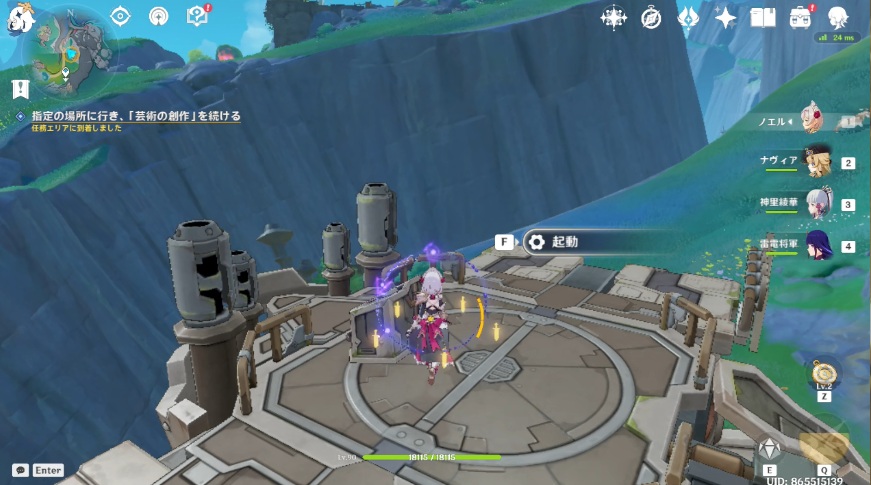Image resolution: width=871 pixels, height=485 pixels.
Task: Open the battle pass winged icon
Action: point(688,17)
